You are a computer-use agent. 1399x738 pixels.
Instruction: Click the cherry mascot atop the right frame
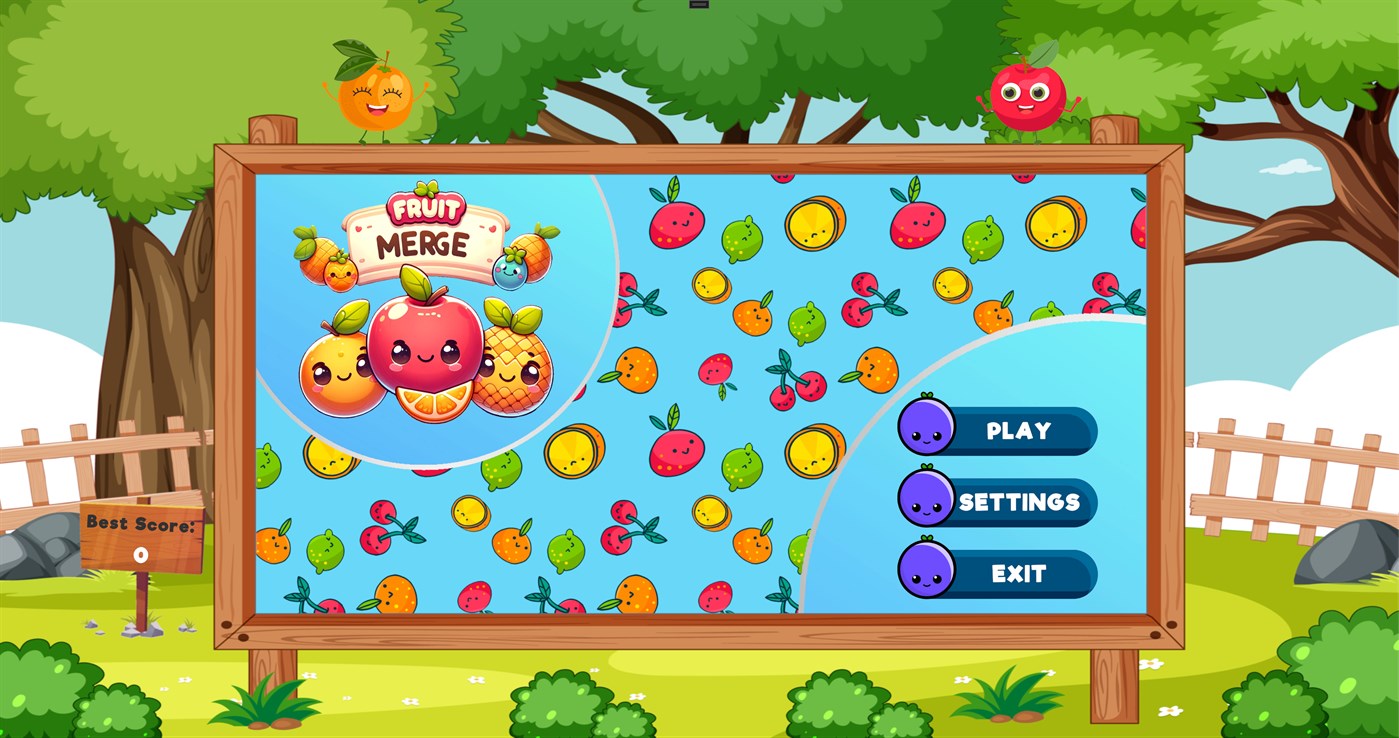1027,95
